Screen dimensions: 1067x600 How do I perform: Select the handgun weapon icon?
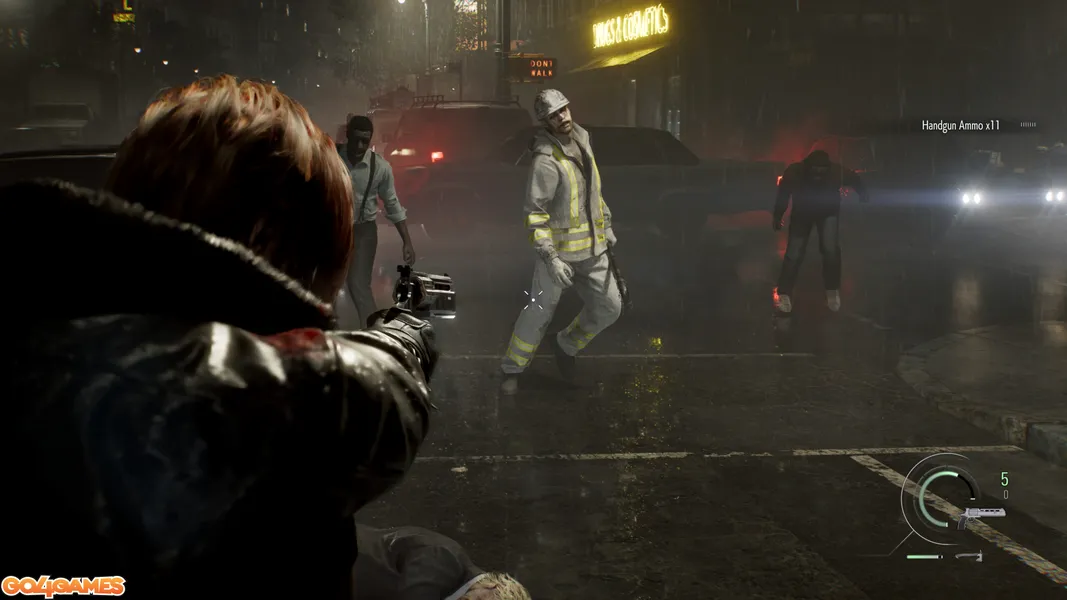pos(979,516)
